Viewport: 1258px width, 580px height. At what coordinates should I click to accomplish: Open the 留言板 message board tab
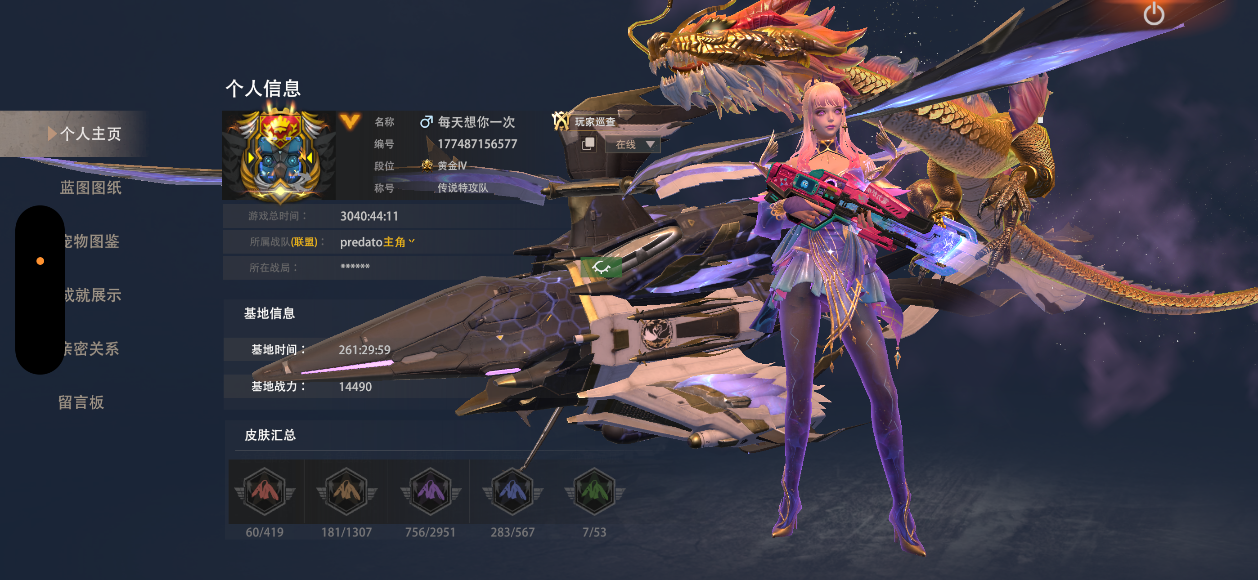[81, 403]
